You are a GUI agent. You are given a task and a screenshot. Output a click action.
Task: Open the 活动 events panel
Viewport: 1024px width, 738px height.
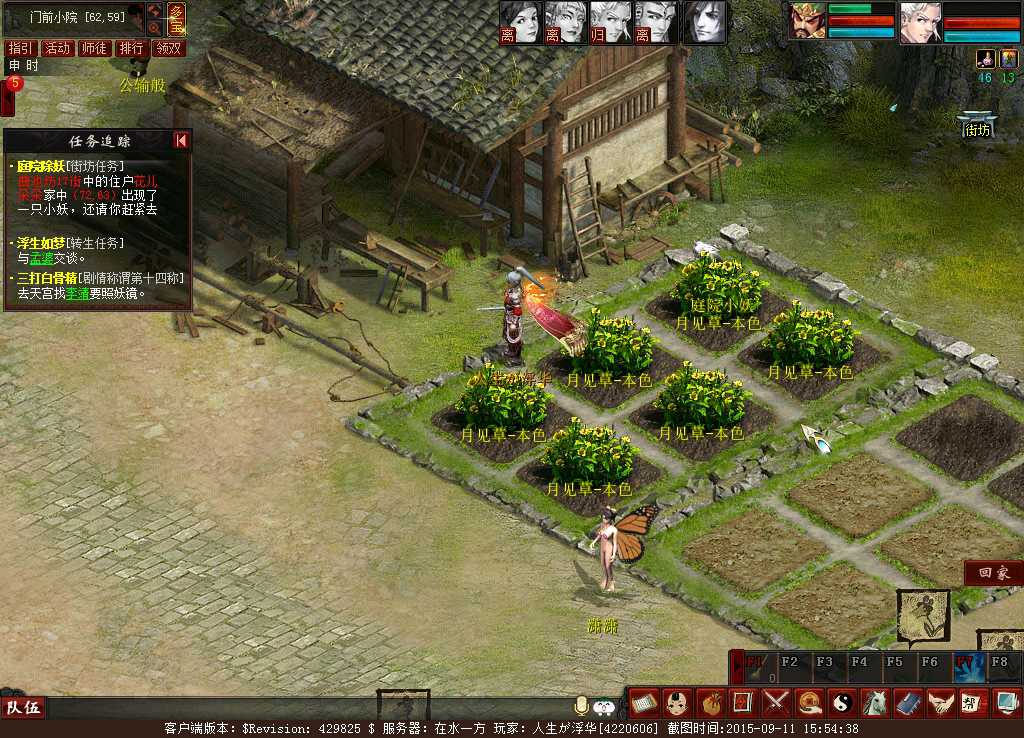point(58,48)
